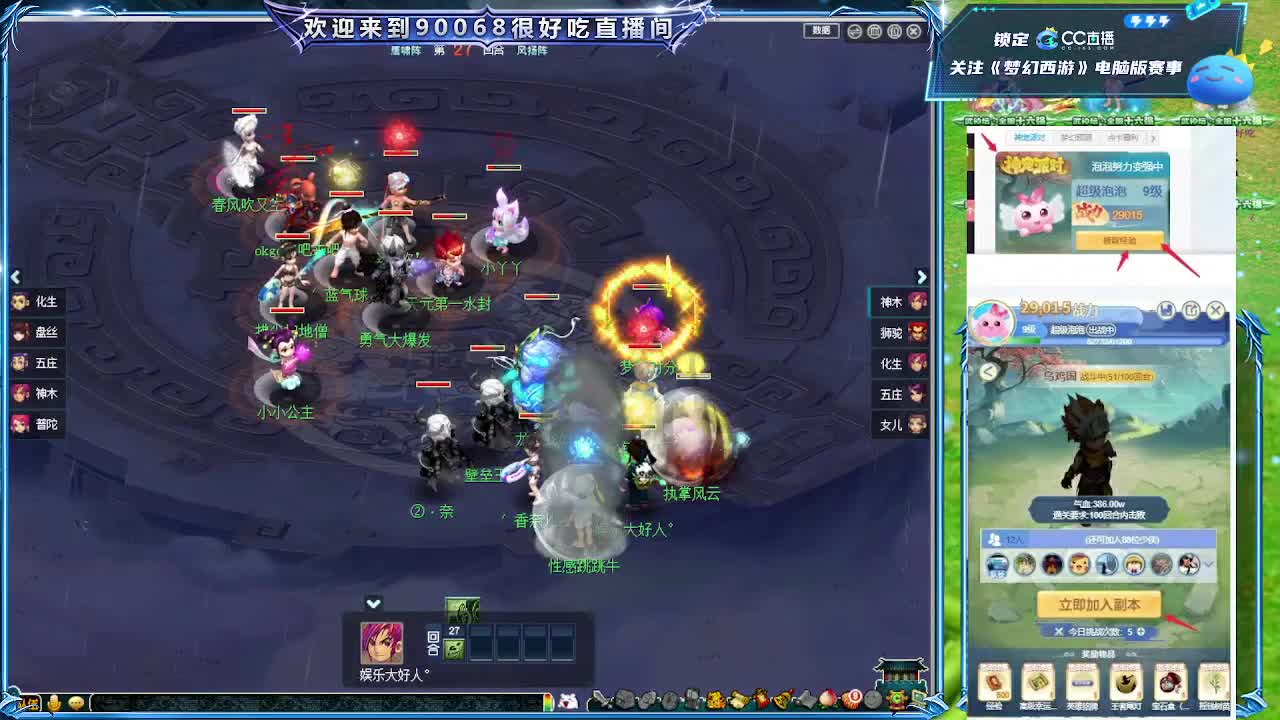Click the number 9 shell item icon
This screenshot has height=720, width=1280.
point(853,697)
